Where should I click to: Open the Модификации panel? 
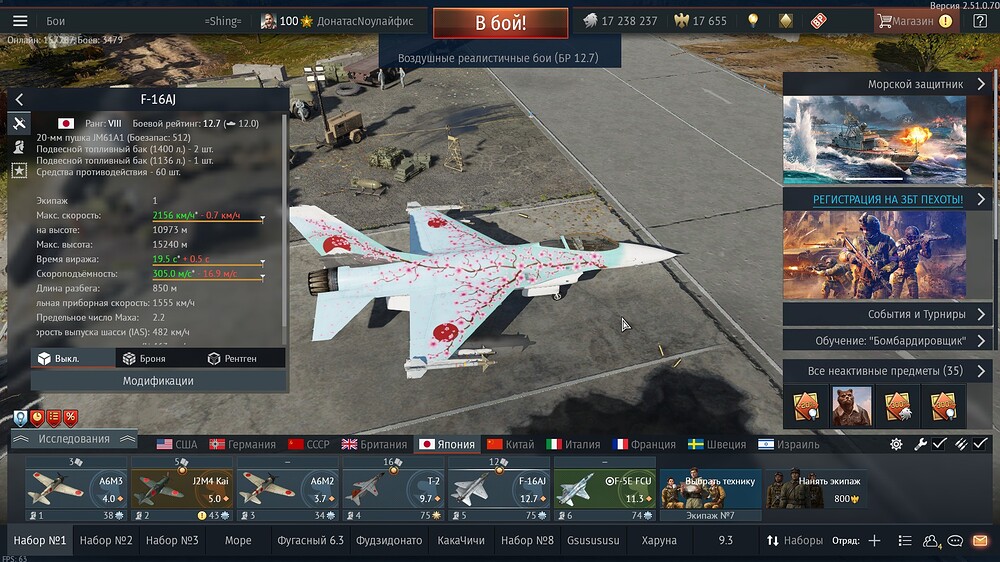click(158, 381)
